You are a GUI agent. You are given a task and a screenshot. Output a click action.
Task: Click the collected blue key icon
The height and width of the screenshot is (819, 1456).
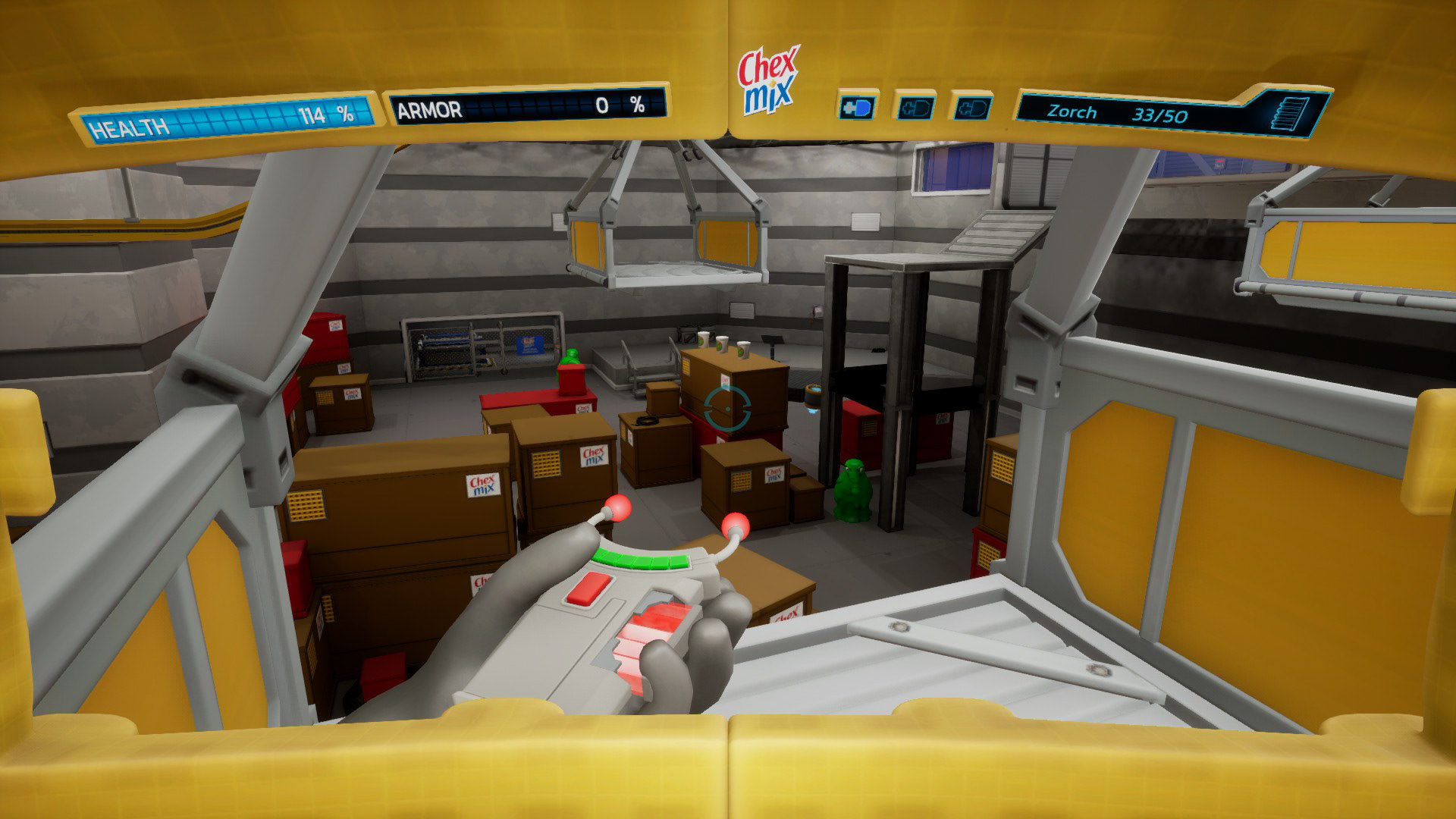(857, 107)
